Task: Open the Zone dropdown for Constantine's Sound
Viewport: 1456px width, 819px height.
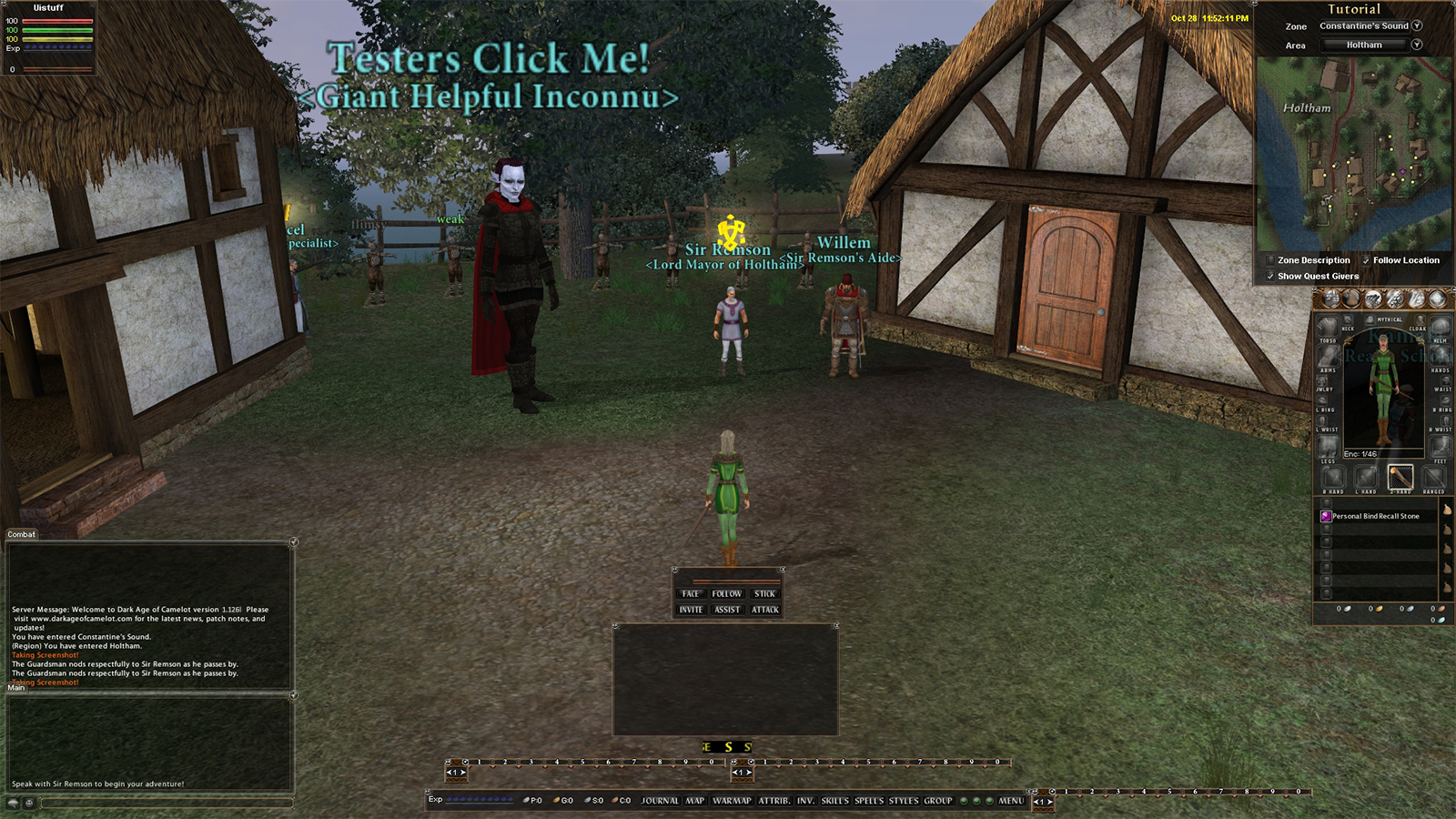Action: 1417,25
